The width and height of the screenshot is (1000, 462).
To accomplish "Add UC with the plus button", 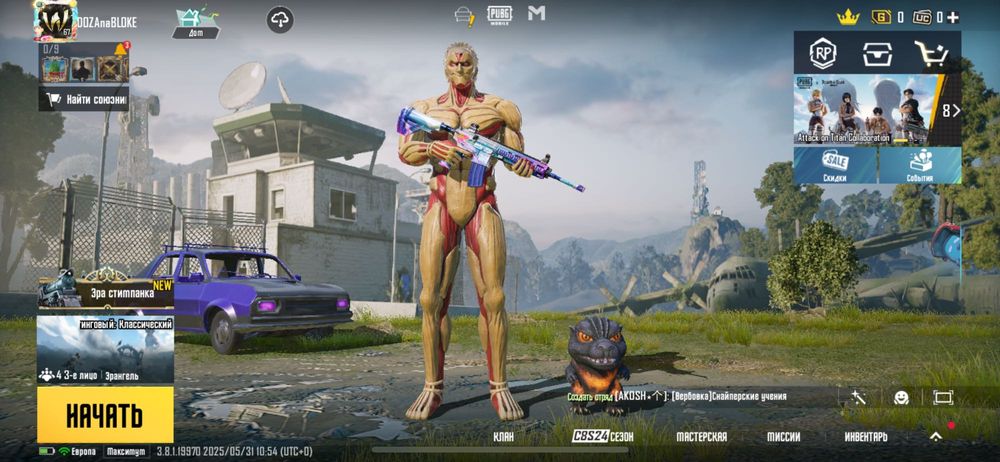I will coord(953,17).
